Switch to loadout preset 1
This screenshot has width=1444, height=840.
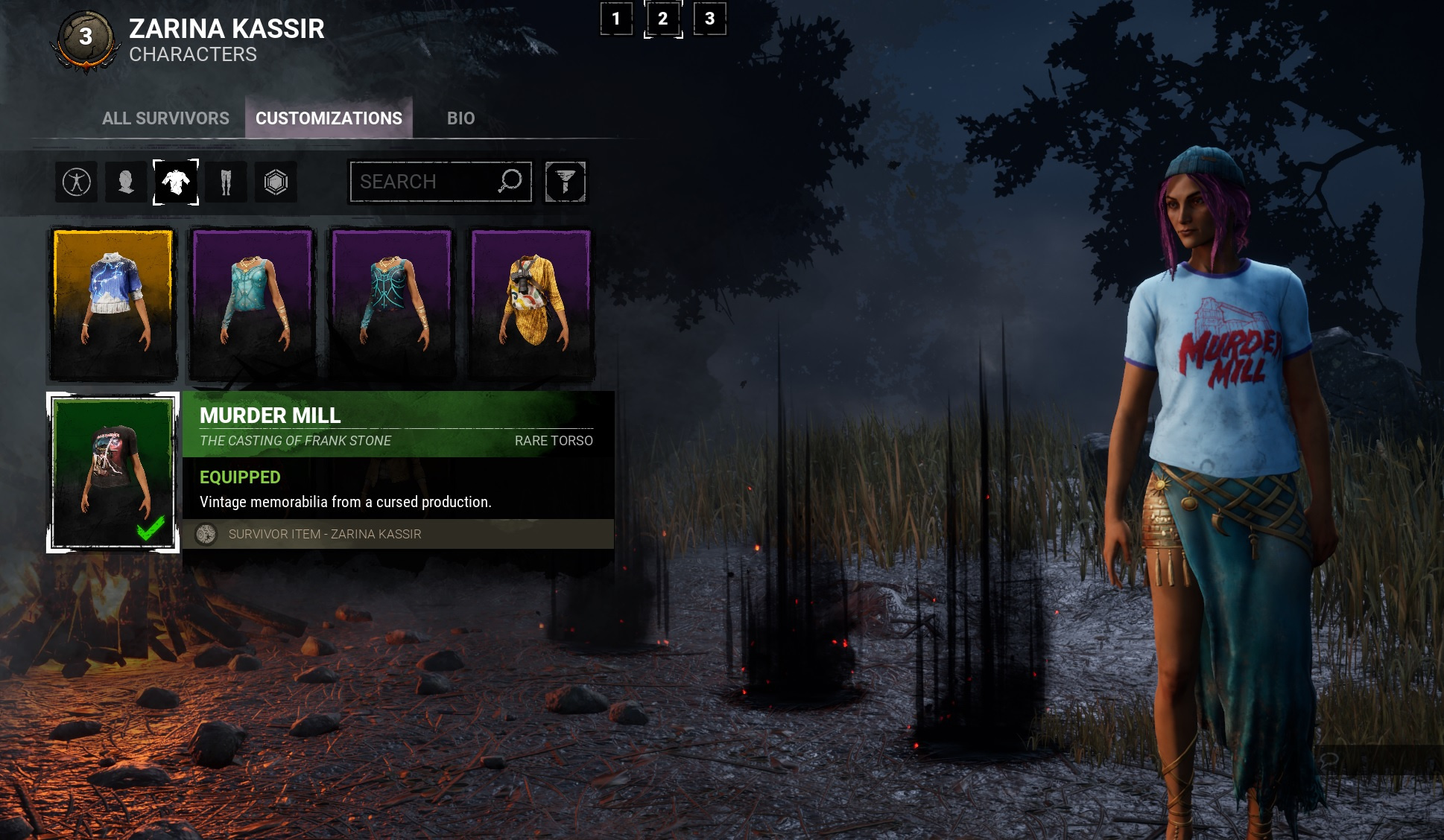[x=616, y=19]
